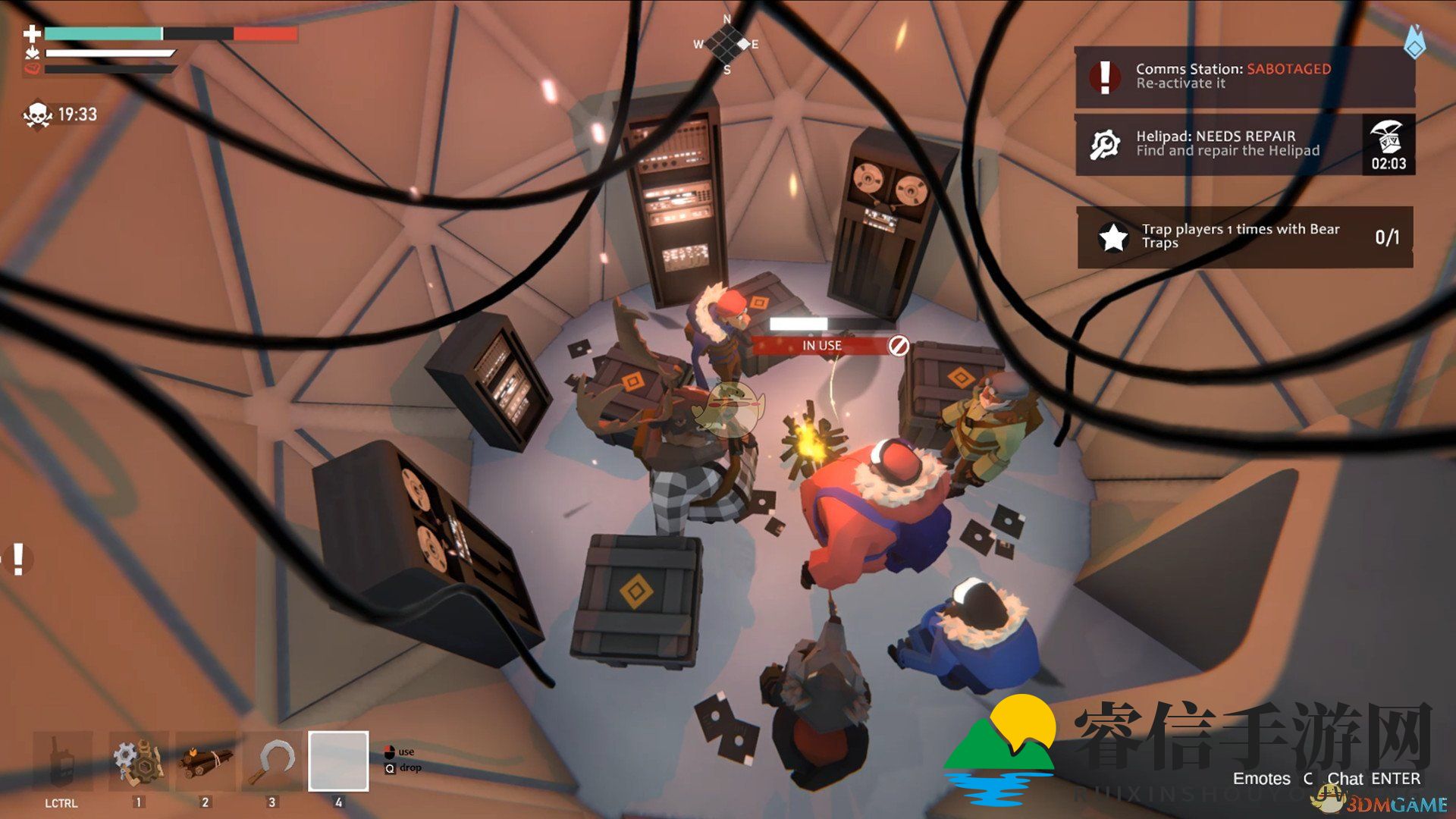Select the walkie-talkie radio slot
Screen dimensions: 1456x819
tap(62, 761)
